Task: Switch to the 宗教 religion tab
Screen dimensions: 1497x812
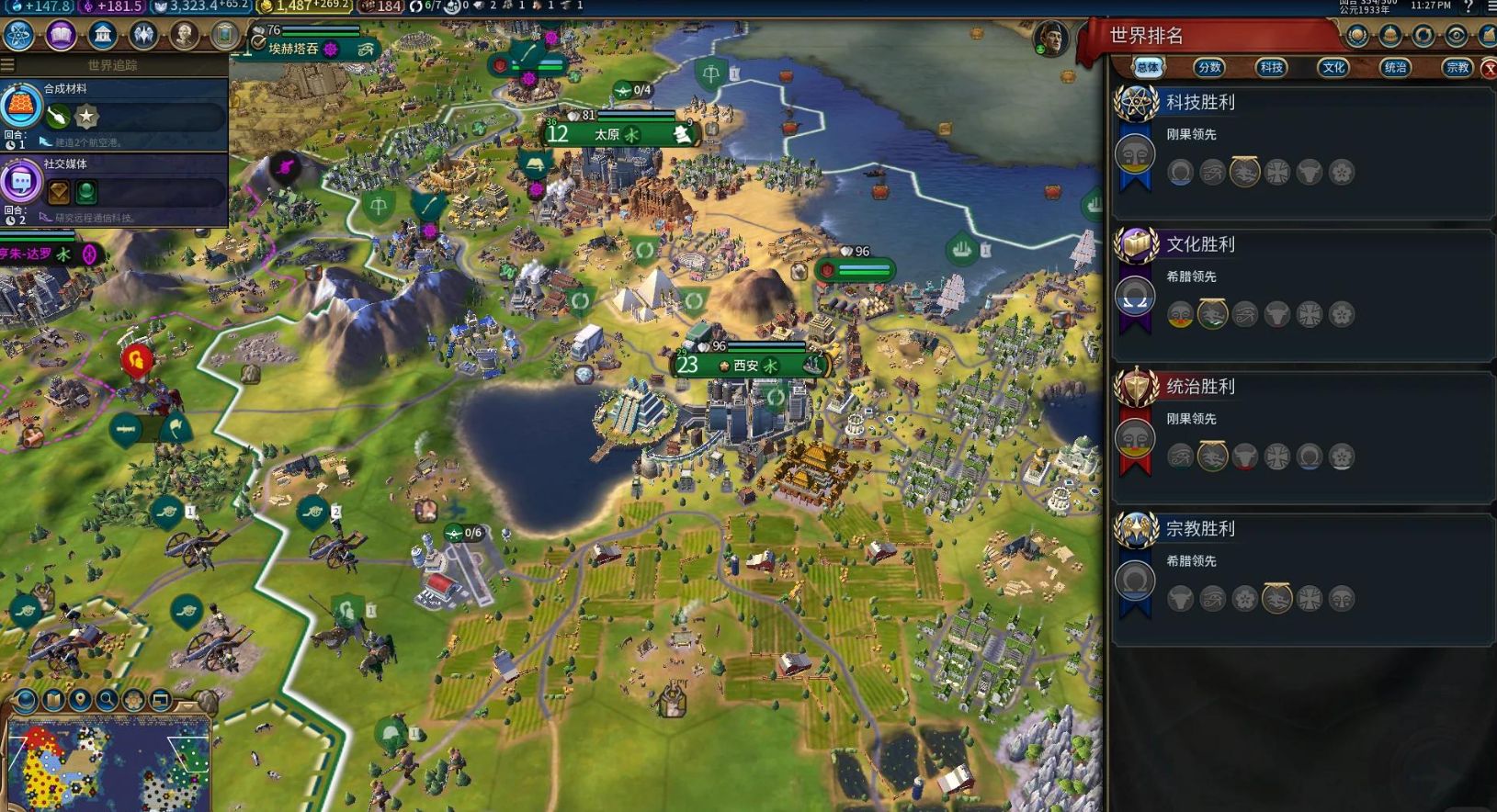Action: click(1457, 67)
